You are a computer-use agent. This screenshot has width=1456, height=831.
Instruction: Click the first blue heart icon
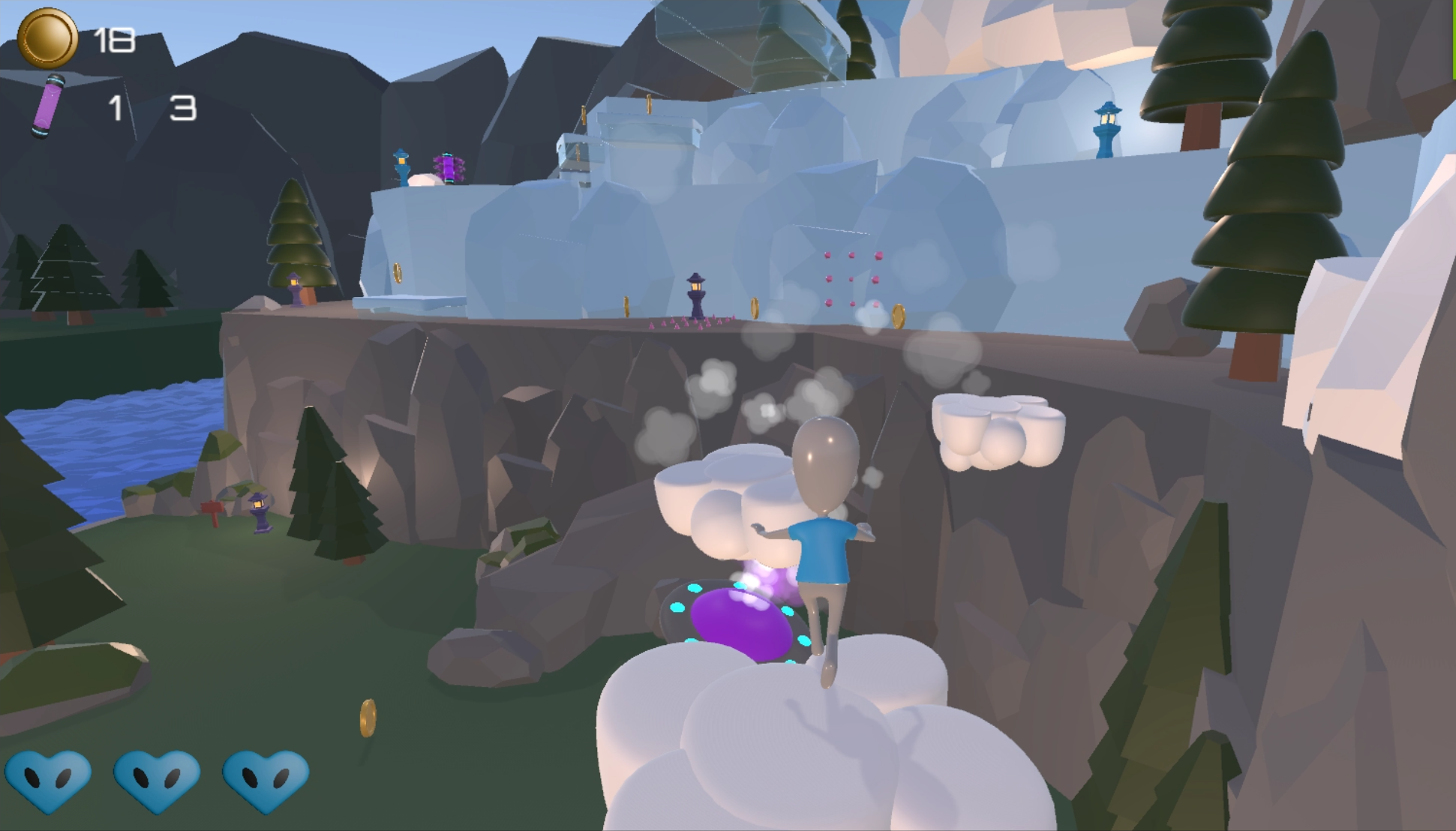pos(50,780)
